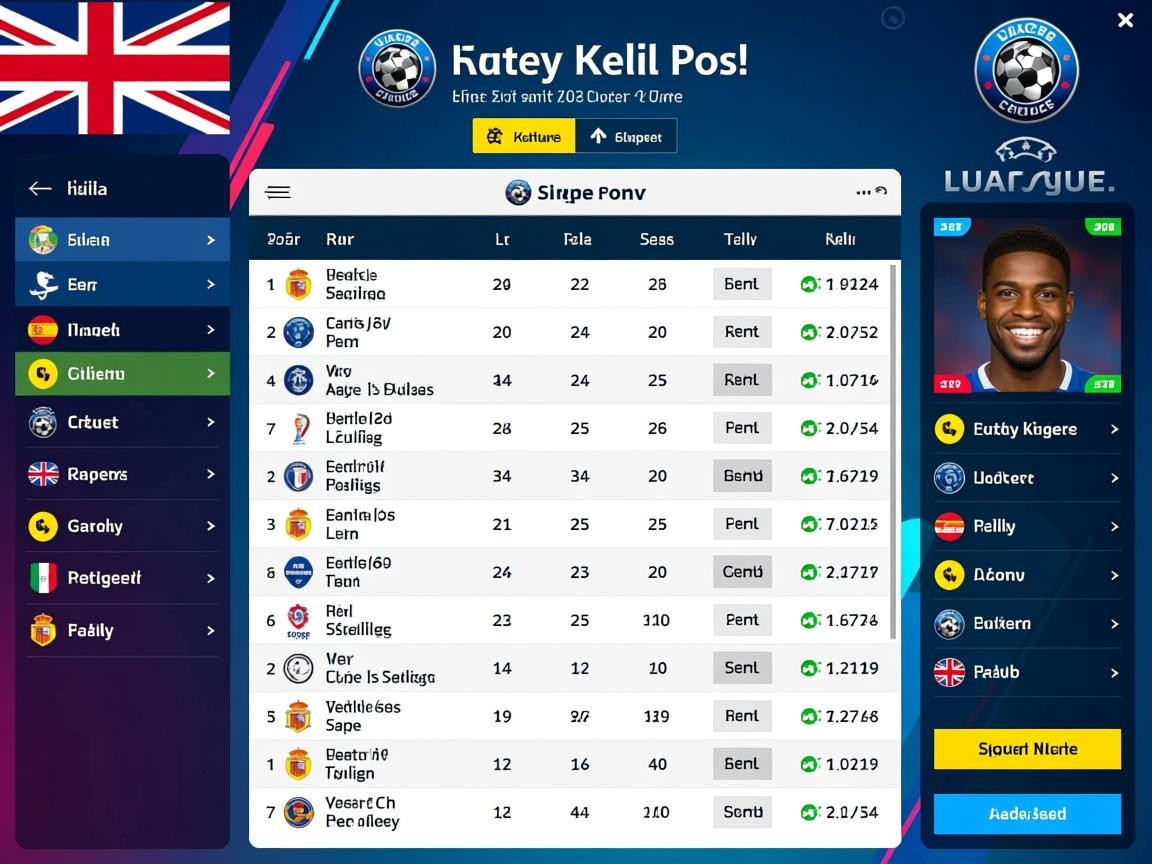The height and width of the screenshot is (864, 1152).
Task: Close the screen with the X button
Action: tap(1125, 20)
